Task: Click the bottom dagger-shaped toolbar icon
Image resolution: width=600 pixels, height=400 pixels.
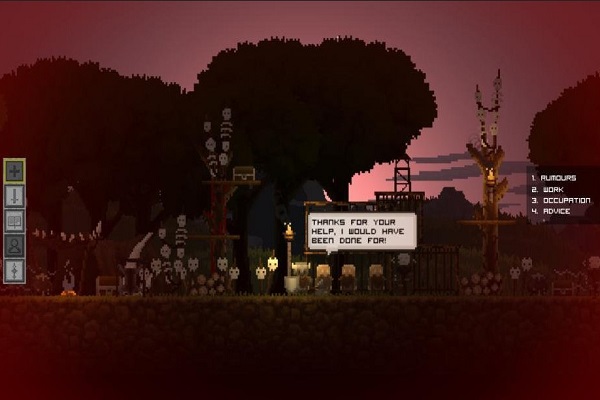Action: point(15,271)
